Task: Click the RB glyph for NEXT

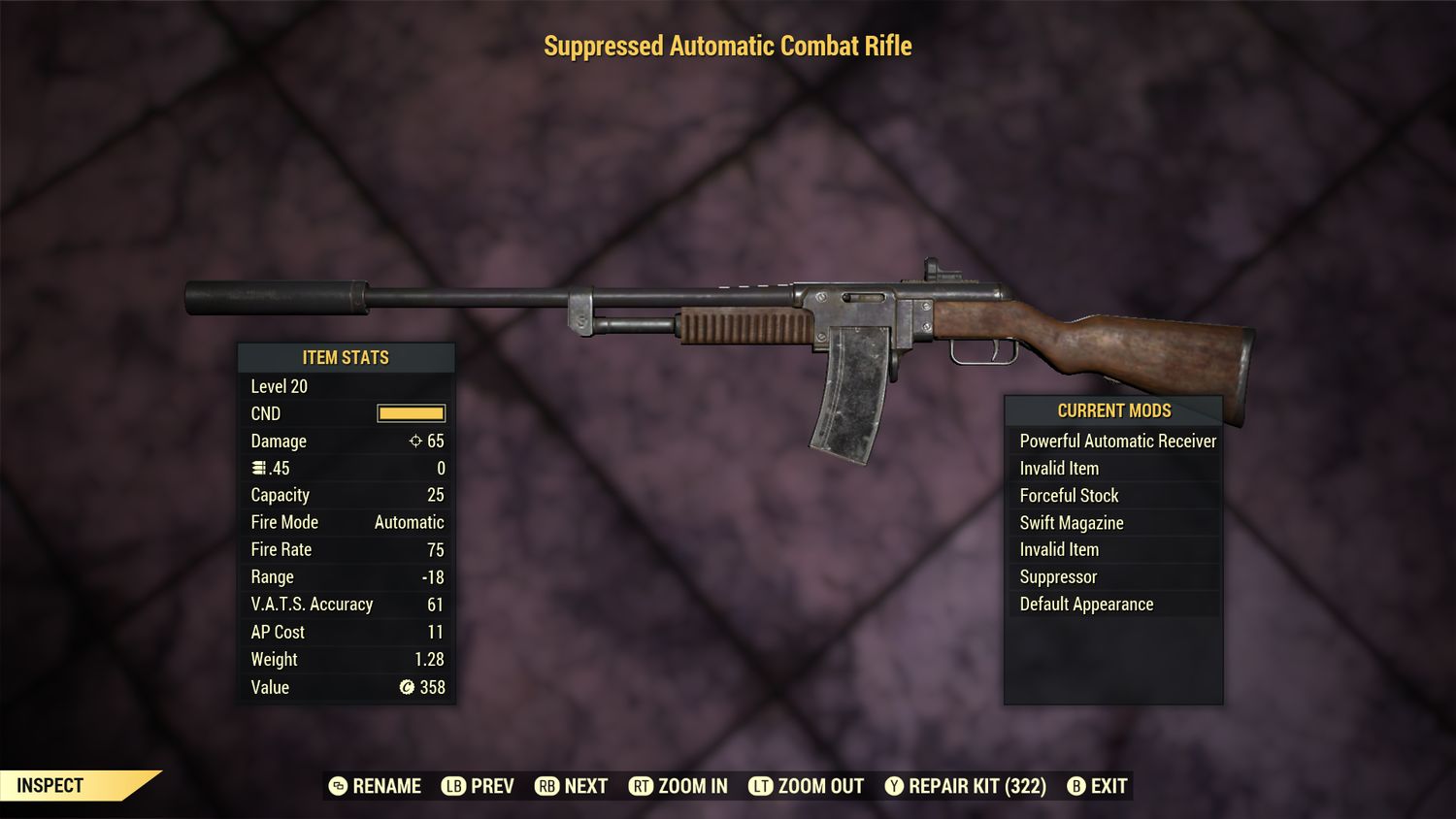Action: 548,786
